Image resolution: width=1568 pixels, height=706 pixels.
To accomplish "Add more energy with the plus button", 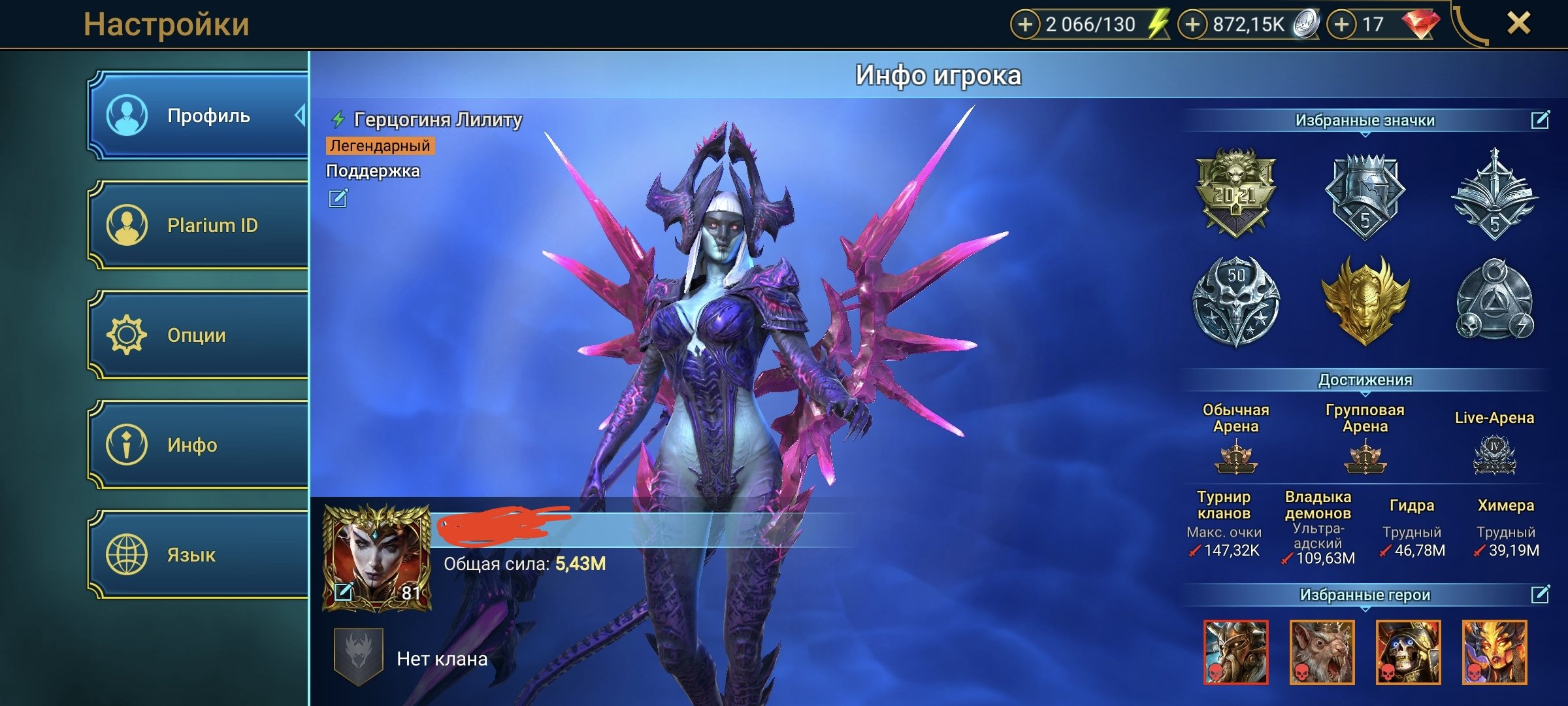I will 1025,25.
